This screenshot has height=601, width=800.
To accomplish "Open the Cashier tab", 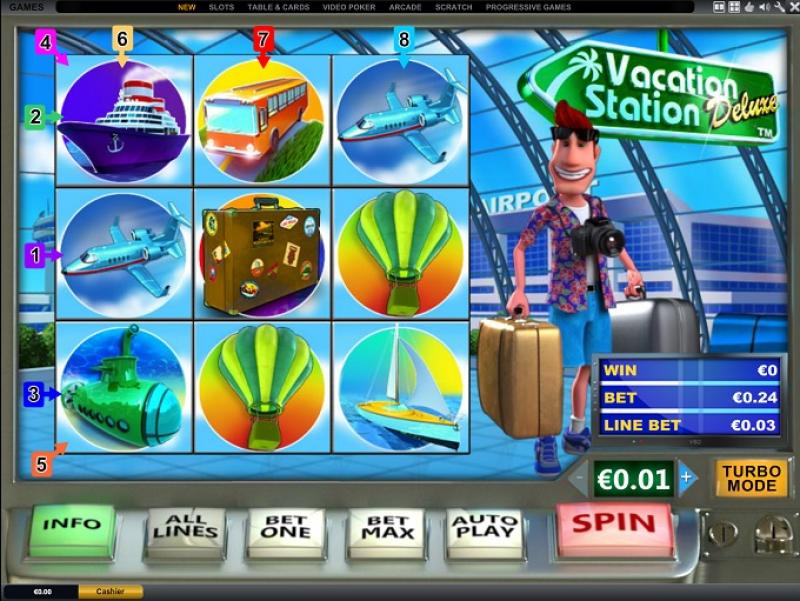I will point(110,592).
